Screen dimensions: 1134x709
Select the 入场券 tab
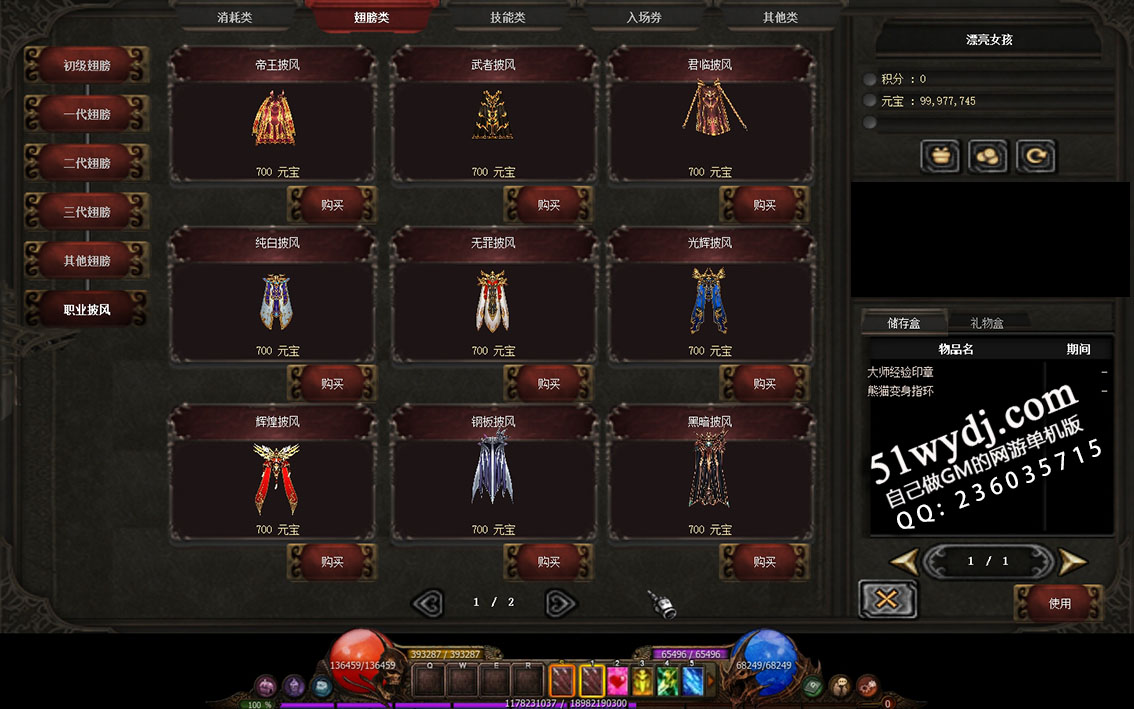pos(644,17)
